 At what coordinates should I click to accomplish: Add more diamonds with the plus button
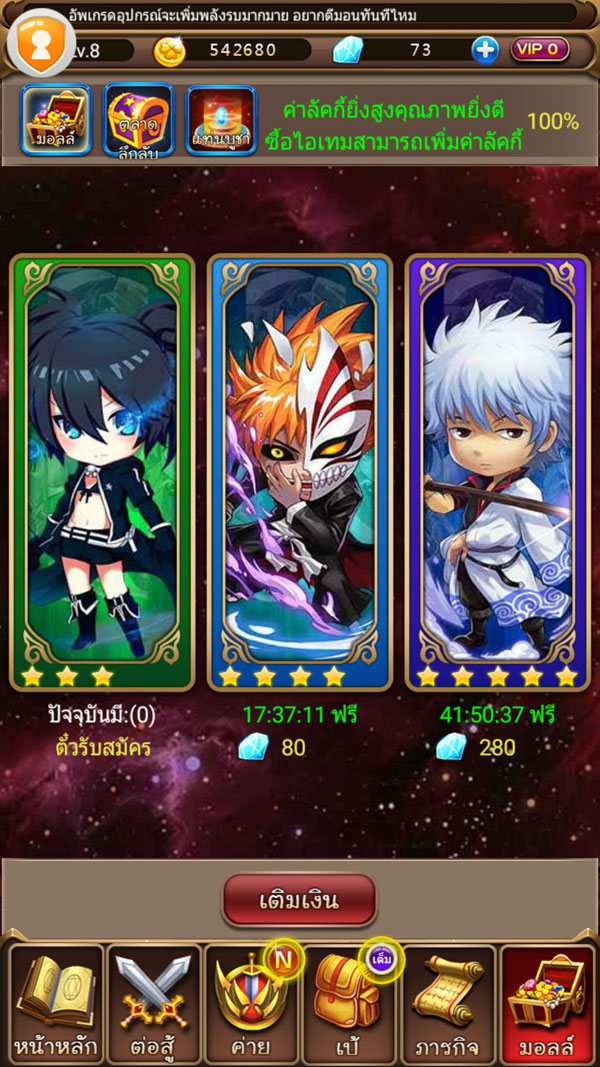(x=485, y=50)
